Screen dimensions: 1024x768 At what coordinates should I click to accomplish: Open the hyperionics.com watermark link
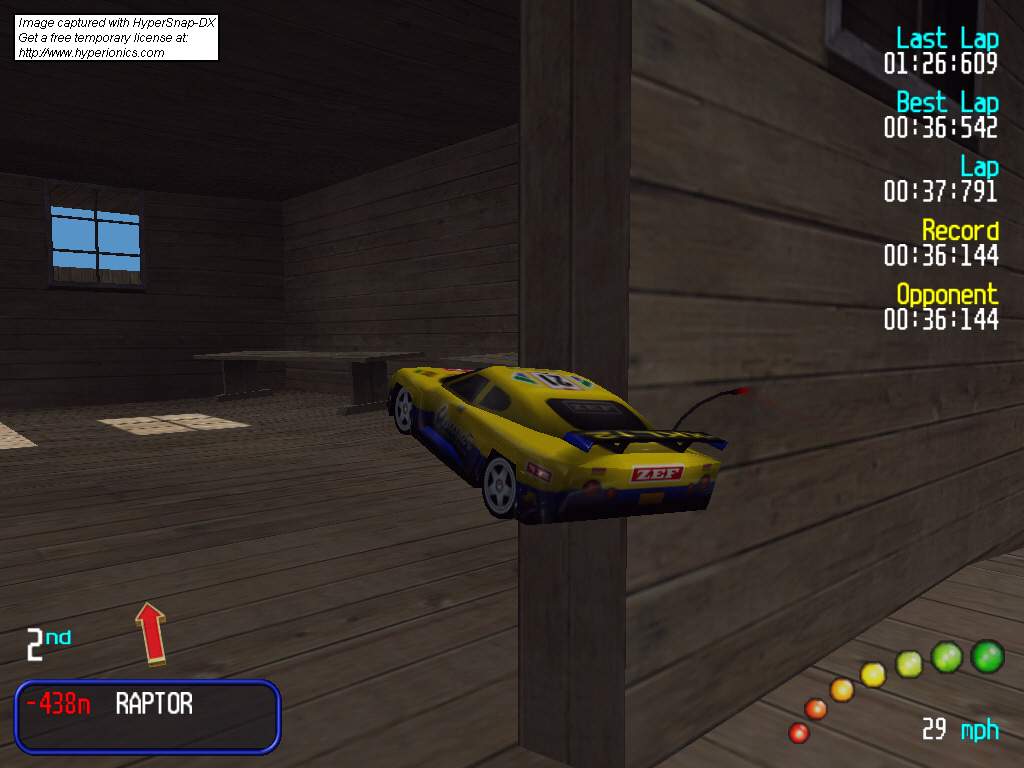click(x=91, y=53)
